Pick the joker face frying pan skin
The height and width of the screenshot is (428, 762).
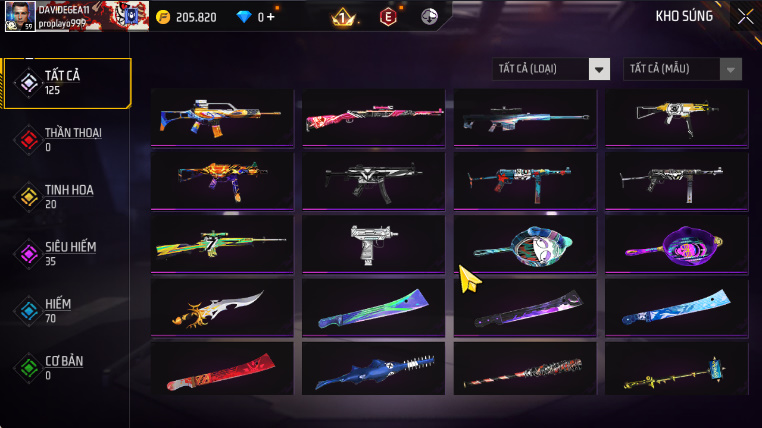(x=524, y=243)
